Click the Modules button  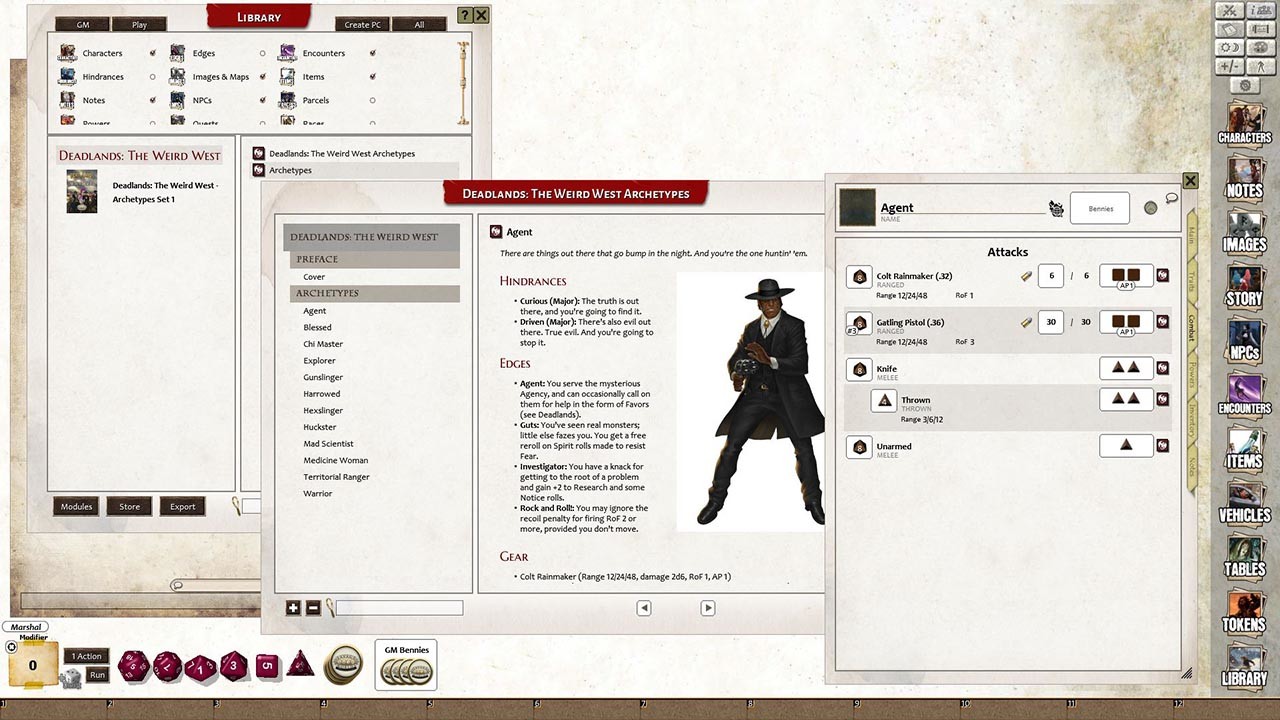tap(75, 506)
